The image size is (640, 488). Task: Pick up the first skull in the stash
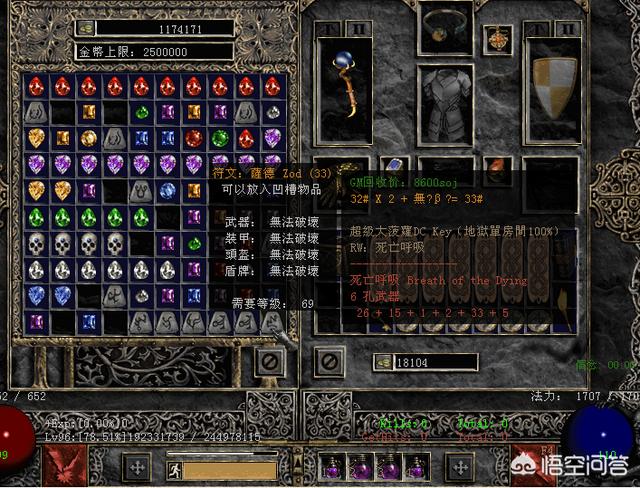click(x=36, y=243)
